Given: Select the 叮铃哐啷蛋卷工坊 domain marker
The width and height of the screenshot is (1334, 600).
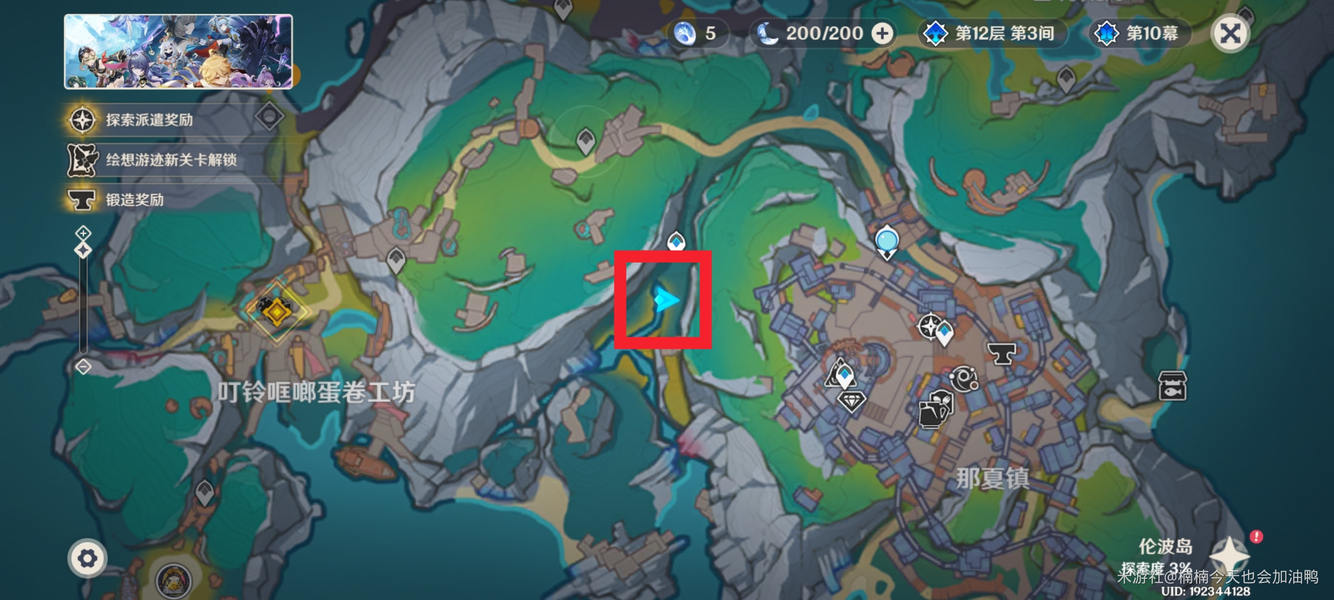Looking at the screenshot, I should coord(273,313).
